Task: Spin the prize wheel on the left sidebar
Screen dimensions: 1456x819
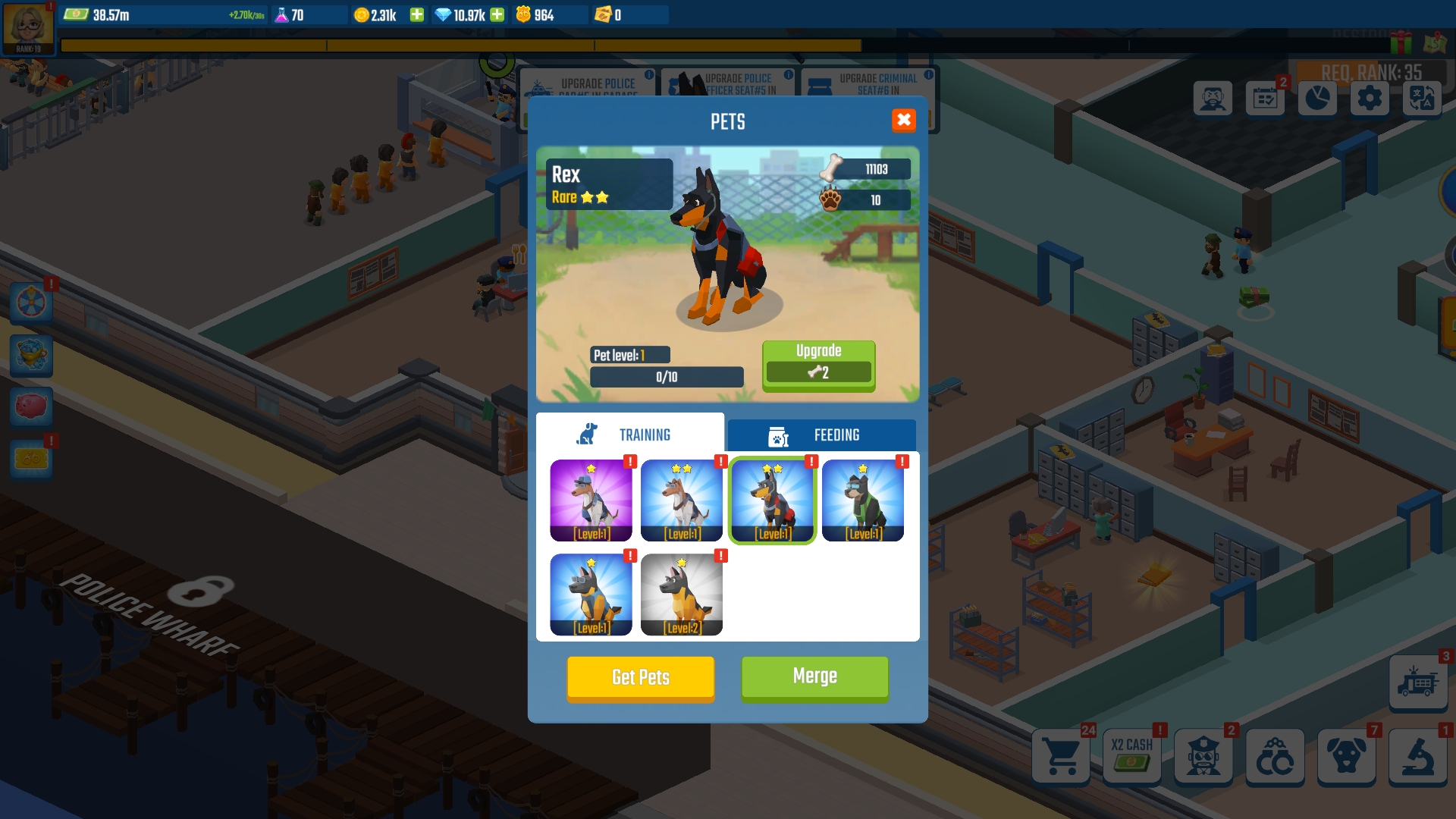Action: (x=32, y=302)
